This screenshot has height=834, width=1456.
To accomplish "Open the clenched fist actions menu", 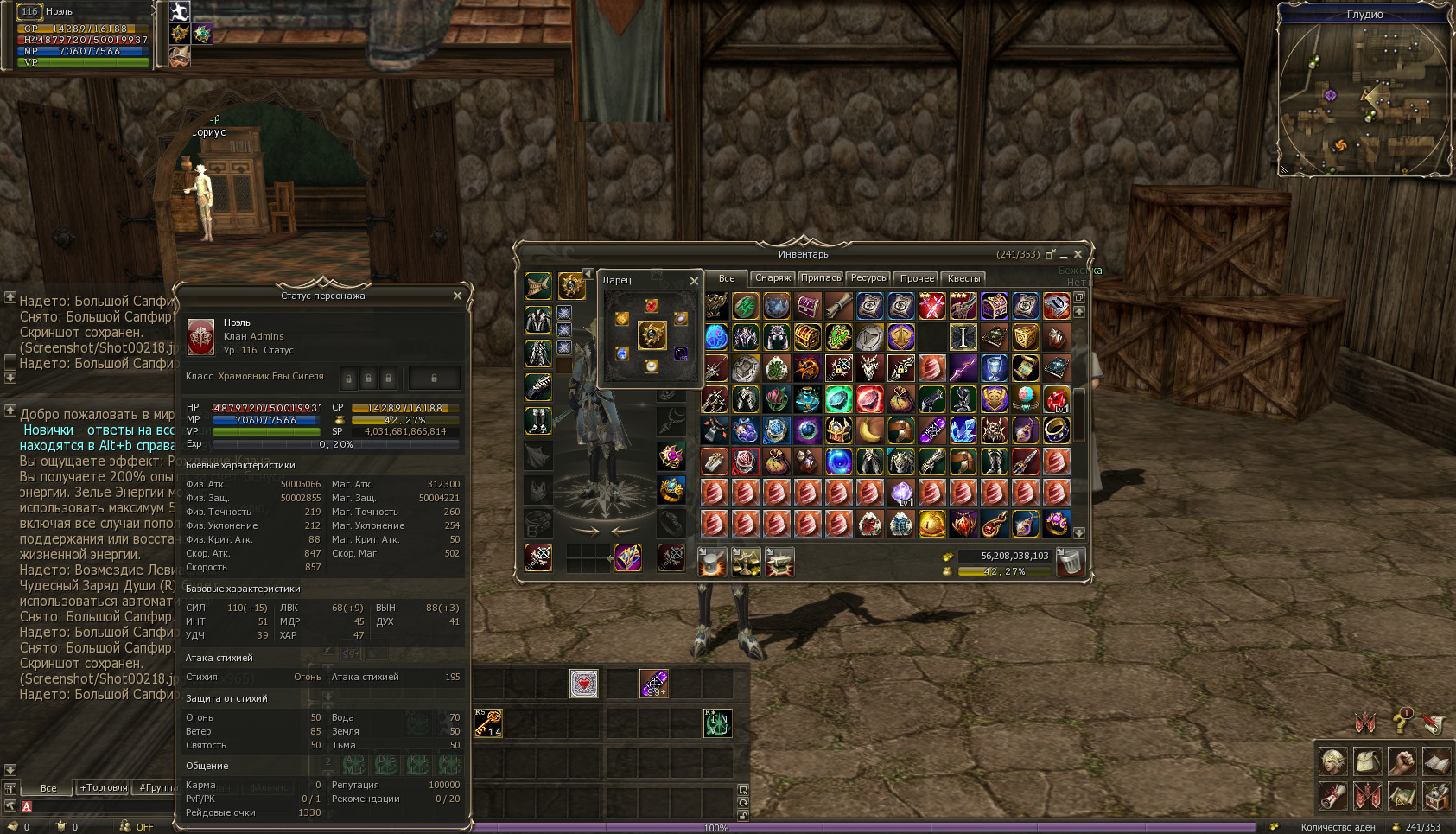I will pyautogui.click(x=1402, y=761).
